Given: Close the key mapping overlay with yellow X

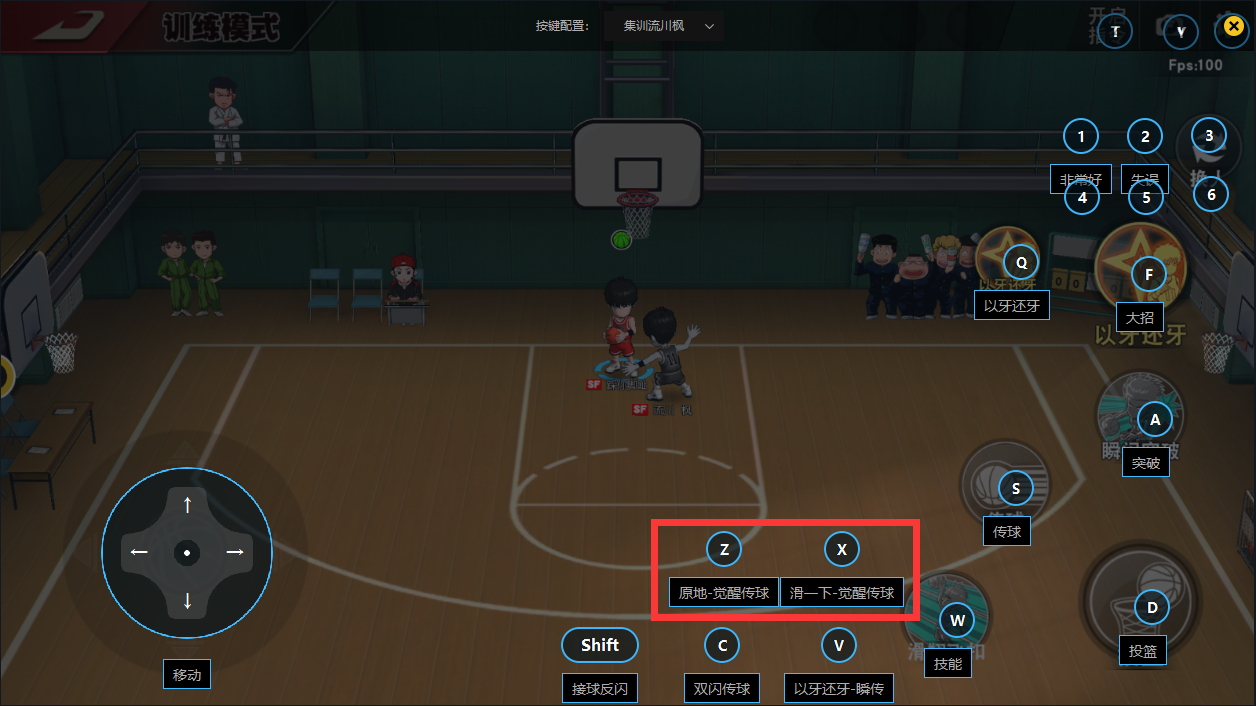Looking at the screenshot, I should [x=1232, y=29].
